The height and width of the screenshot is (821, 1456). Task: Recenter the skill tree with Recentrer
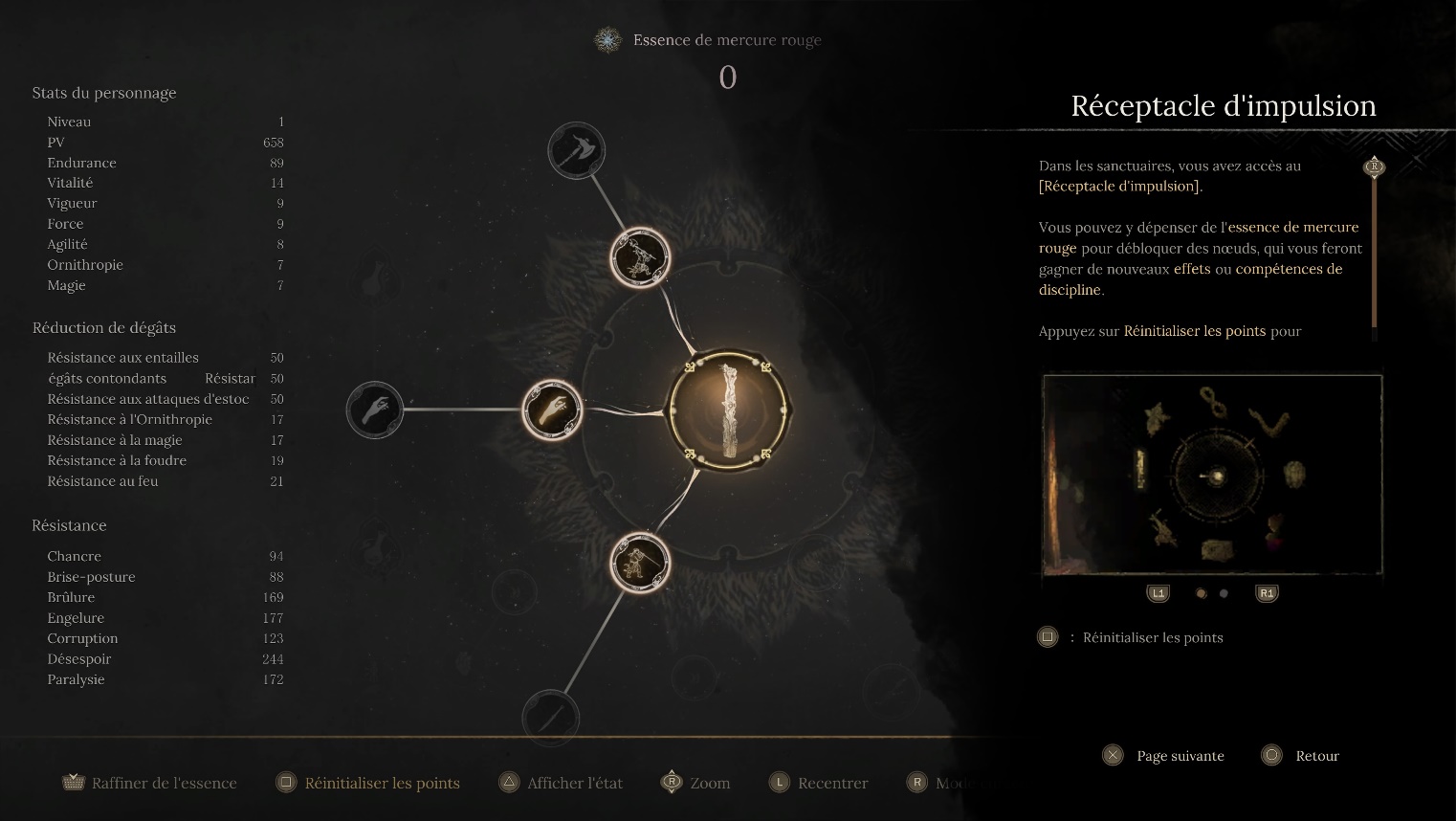819,783
